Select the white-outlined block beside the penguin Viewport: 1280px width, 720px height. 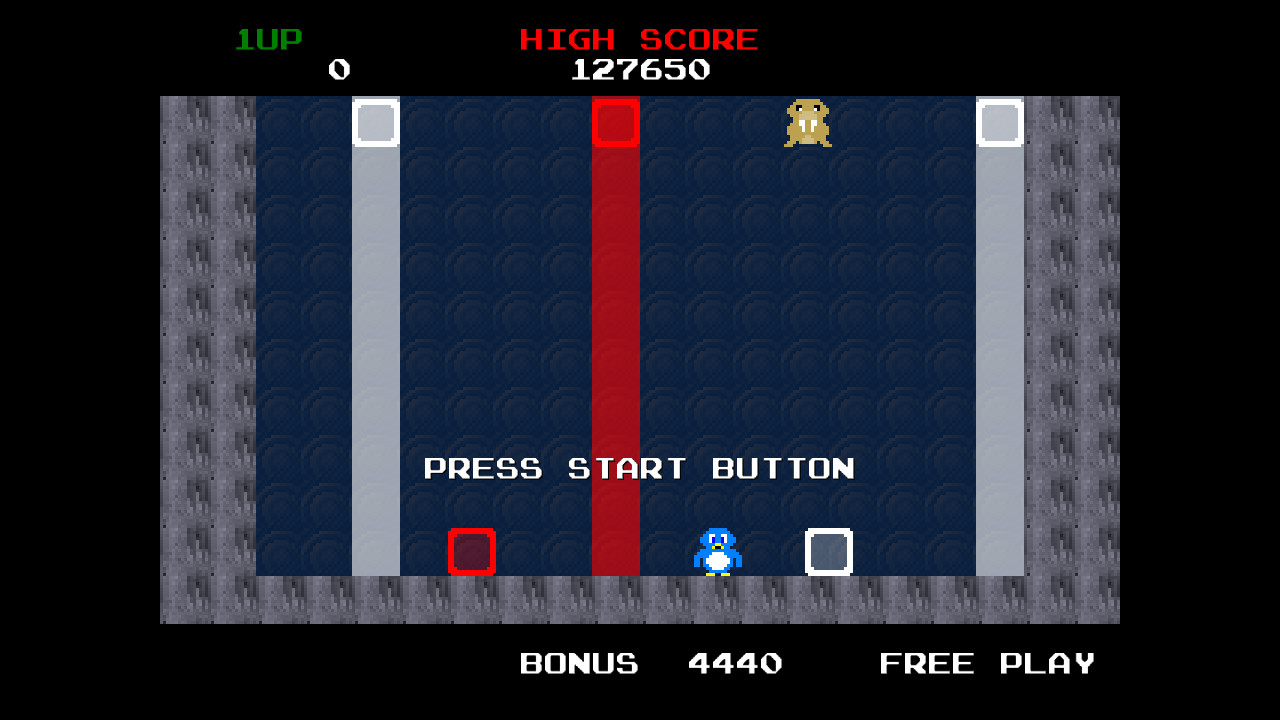(x=827, y=551)
